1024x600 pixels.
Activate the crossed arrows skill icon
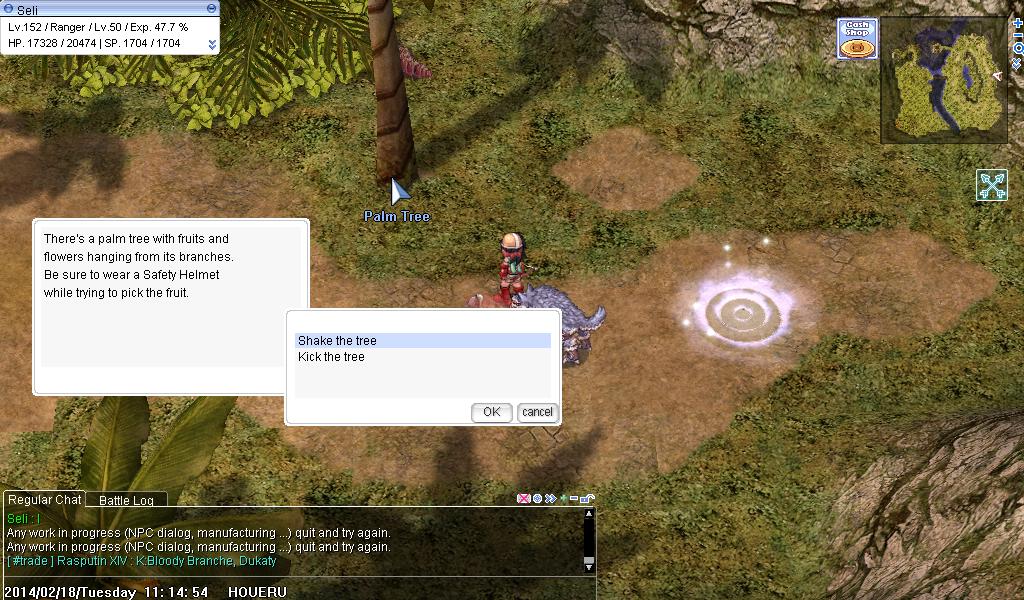click(x=992, y=185)
